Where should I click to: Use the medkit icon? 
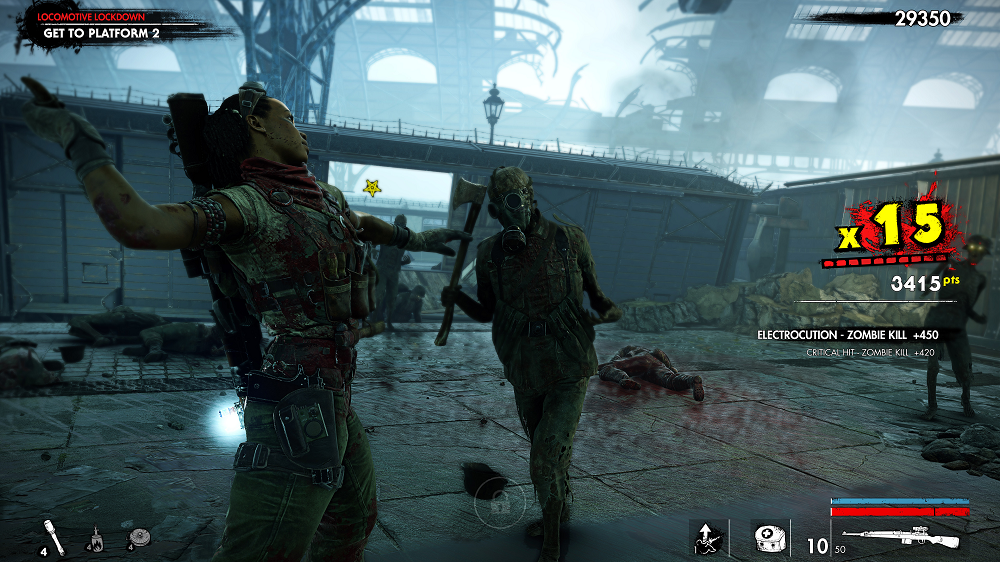pos(768,537)
